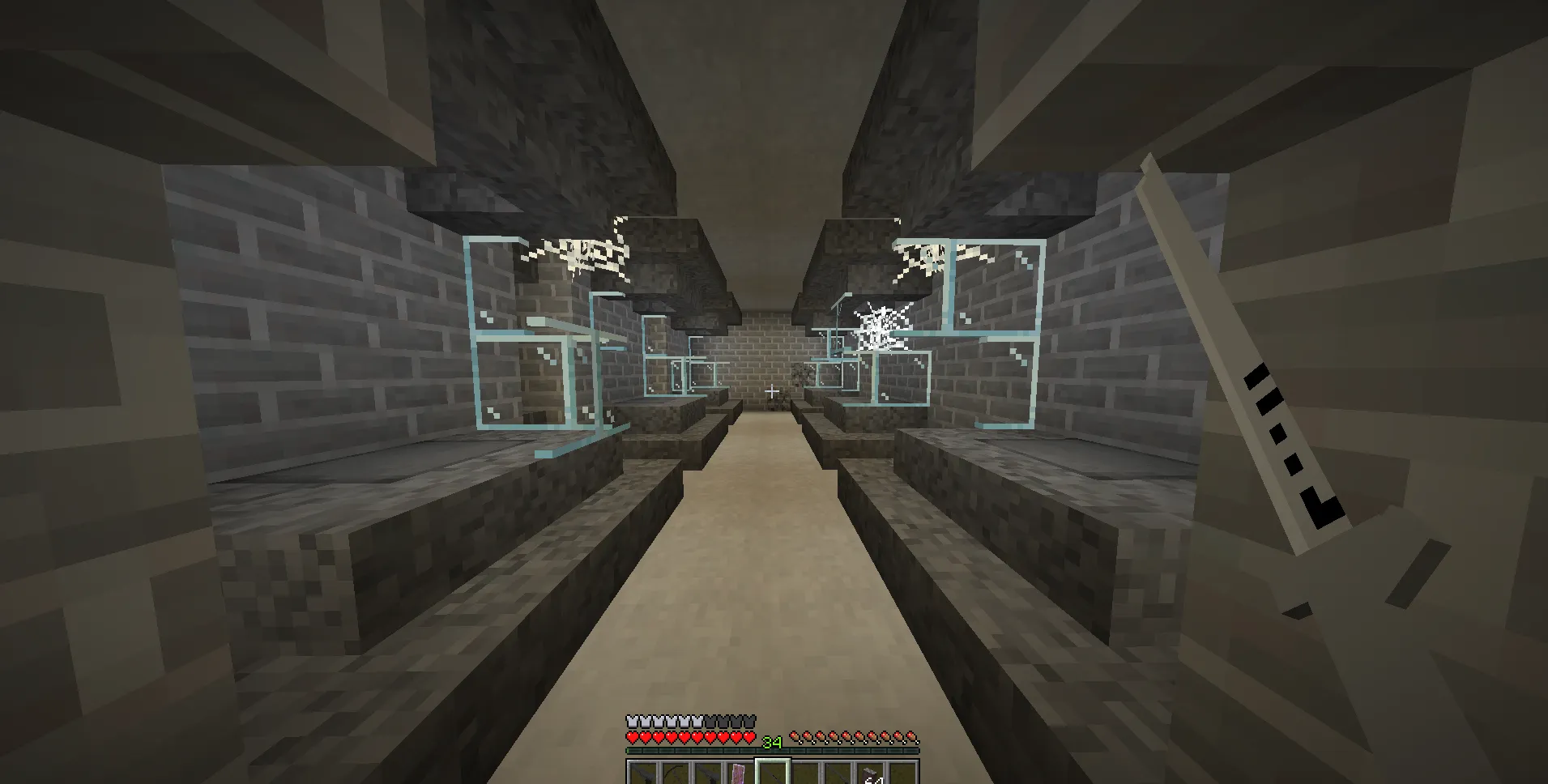Viewport: 1548px width, 784px height.
Task: Click the green experience level number 34
Action: [772, 743]
